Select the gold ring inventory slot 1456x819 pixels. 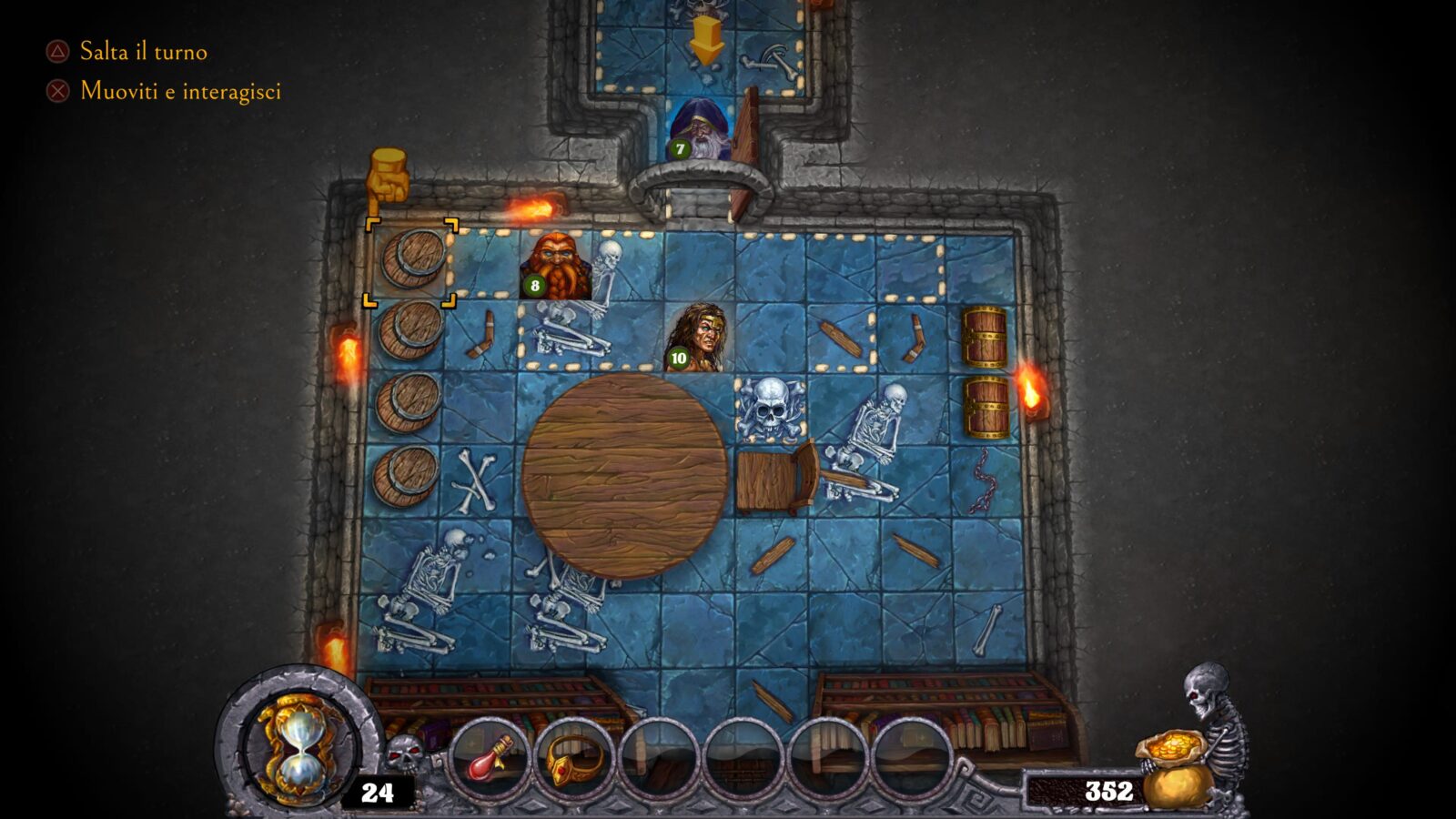(574, 758)
